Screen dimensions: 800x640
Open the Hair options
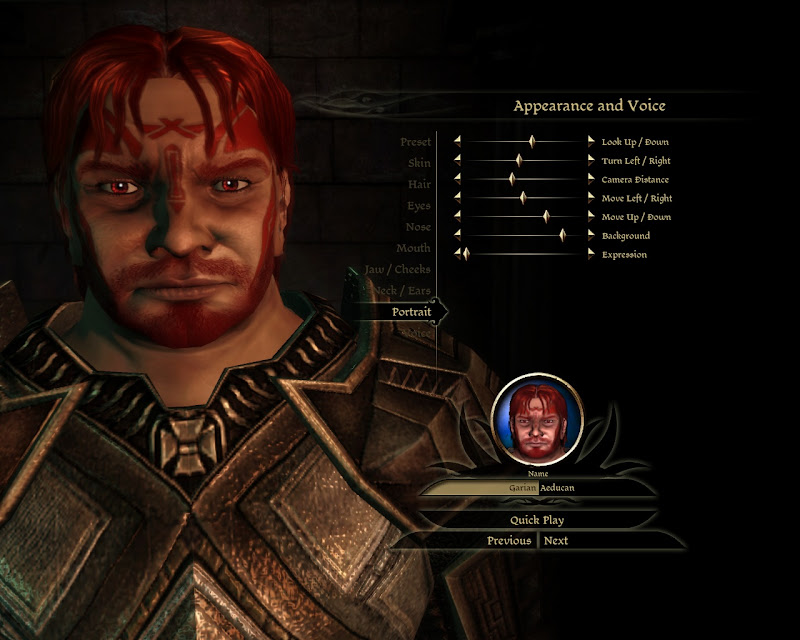[x=419, y=185]
